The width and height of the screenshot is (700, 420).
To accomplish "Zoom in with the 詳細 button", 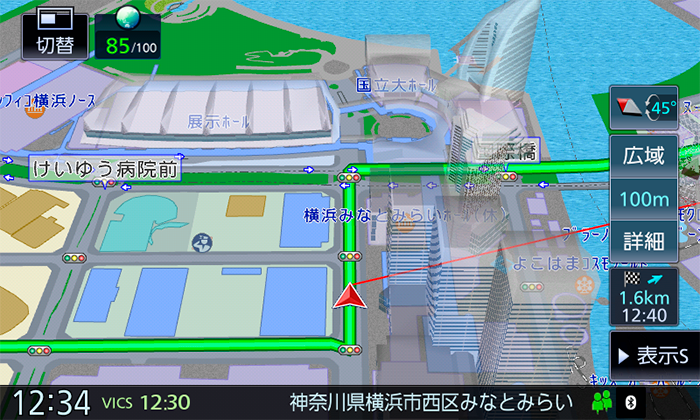I will coord(644,241).
